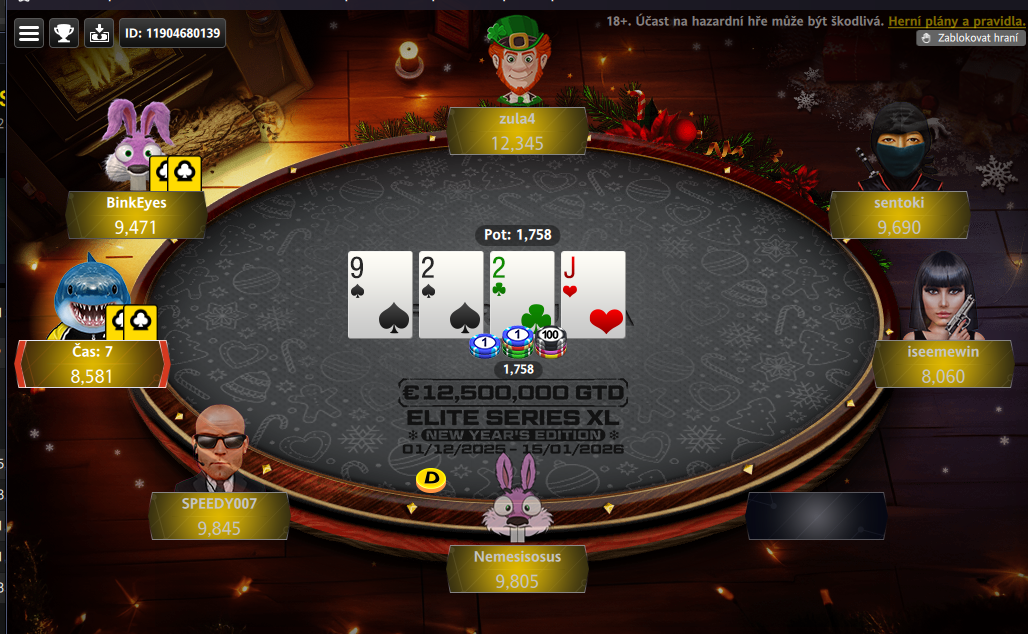Click the table ID 11904680139 label
The height and width of the screenshot is (634, 1028).
172,33
